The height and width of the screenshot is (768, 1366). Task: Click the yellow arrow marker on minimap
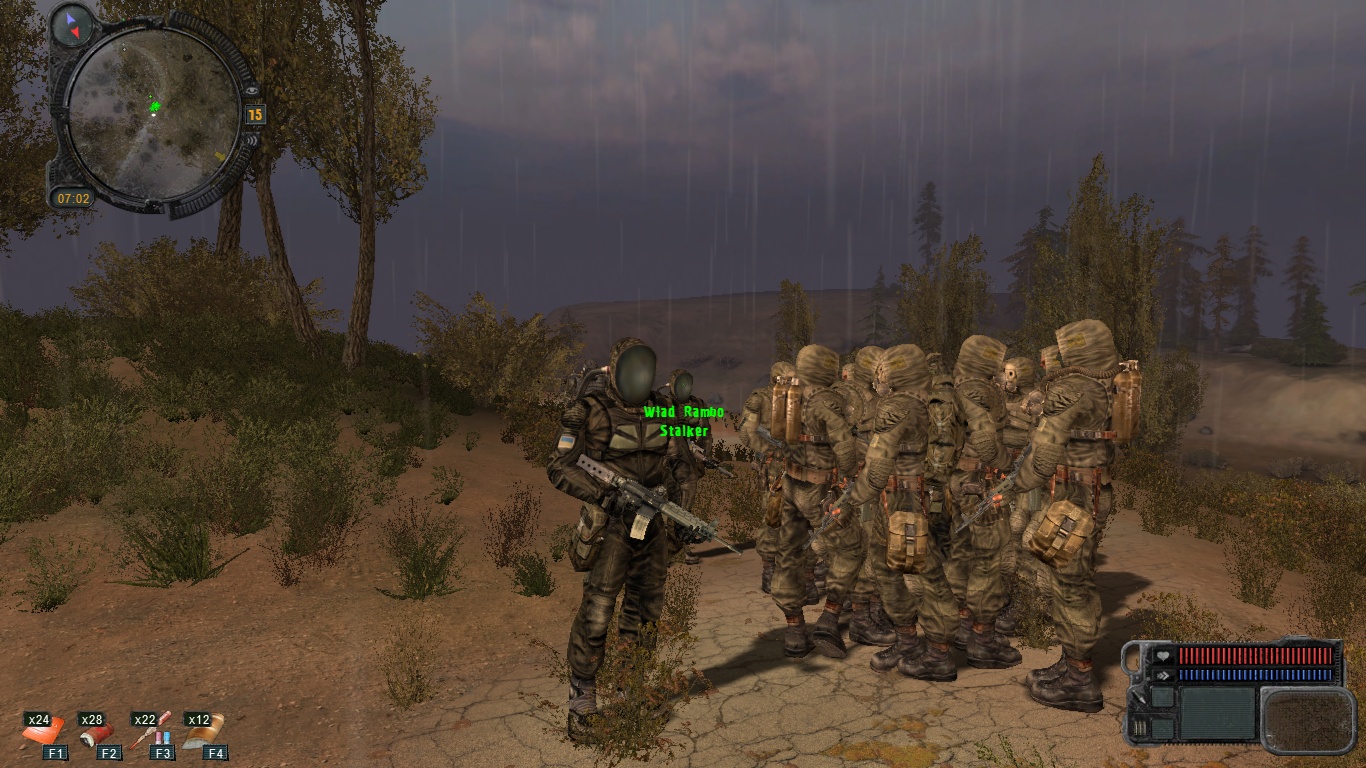coord(218,156)
